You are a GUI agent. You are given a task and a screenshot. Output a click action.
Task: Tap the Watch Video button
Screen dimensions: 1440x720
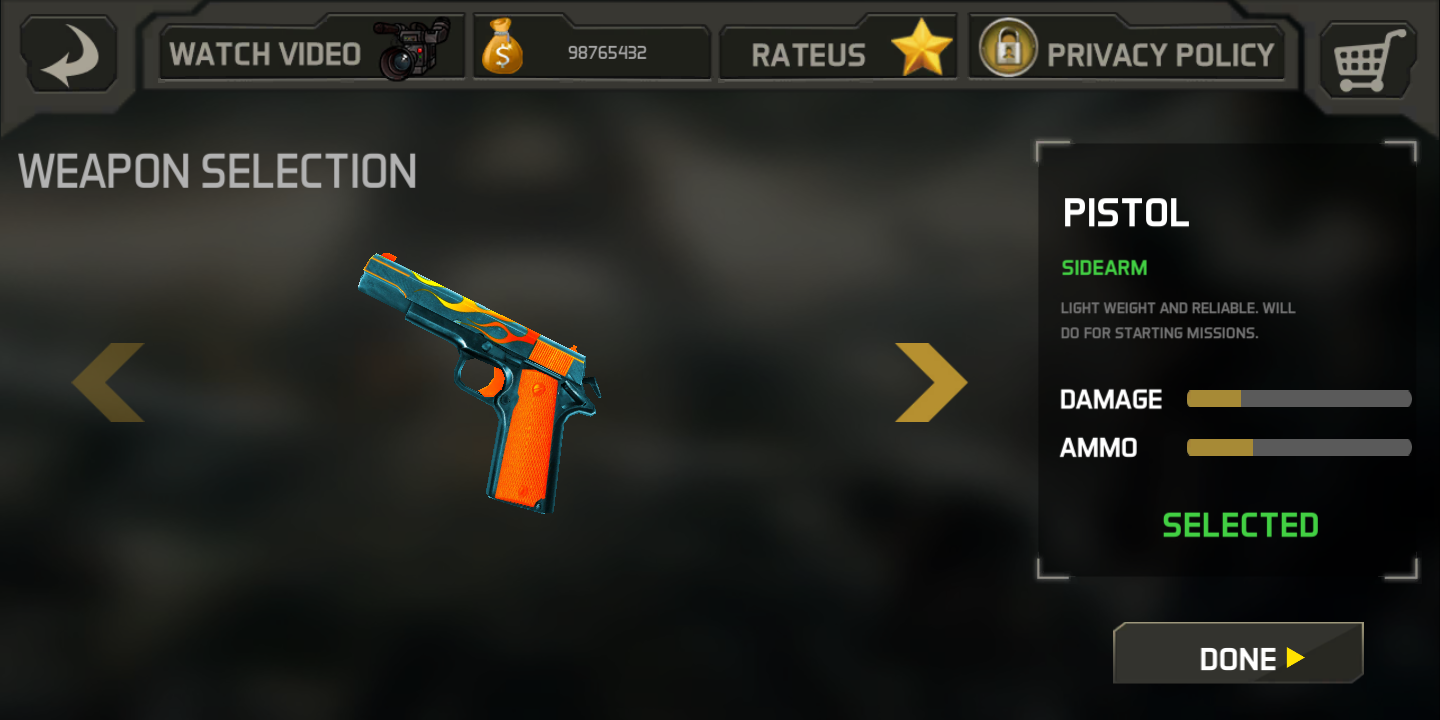pyautogui.click(x=311, y=50)
